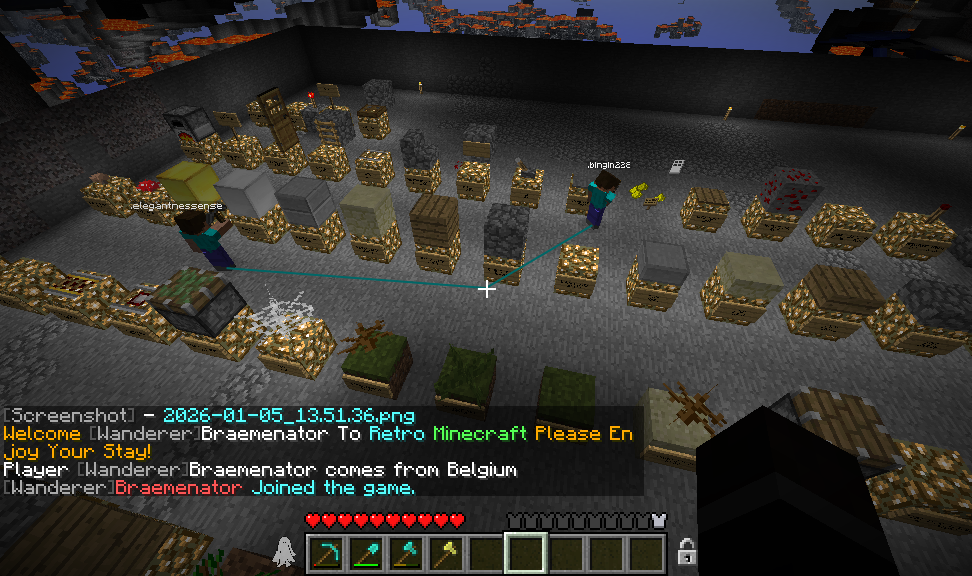Viewport: 972px width, 576px height.
Task: Click the highlighted empty hotbar slot
Action: [x=526, y=552]
